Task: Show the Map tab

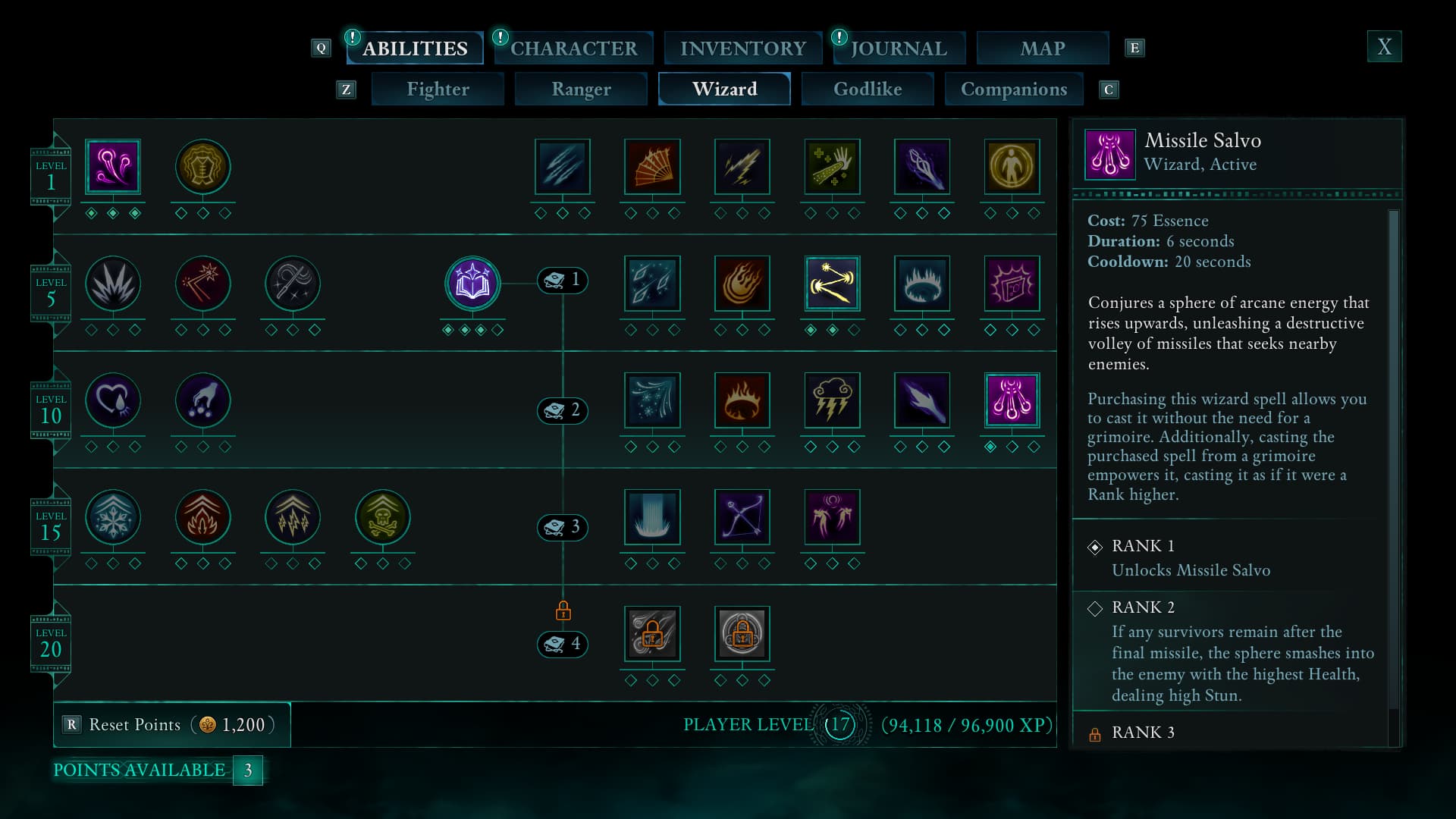Action: pos(1042,48)
